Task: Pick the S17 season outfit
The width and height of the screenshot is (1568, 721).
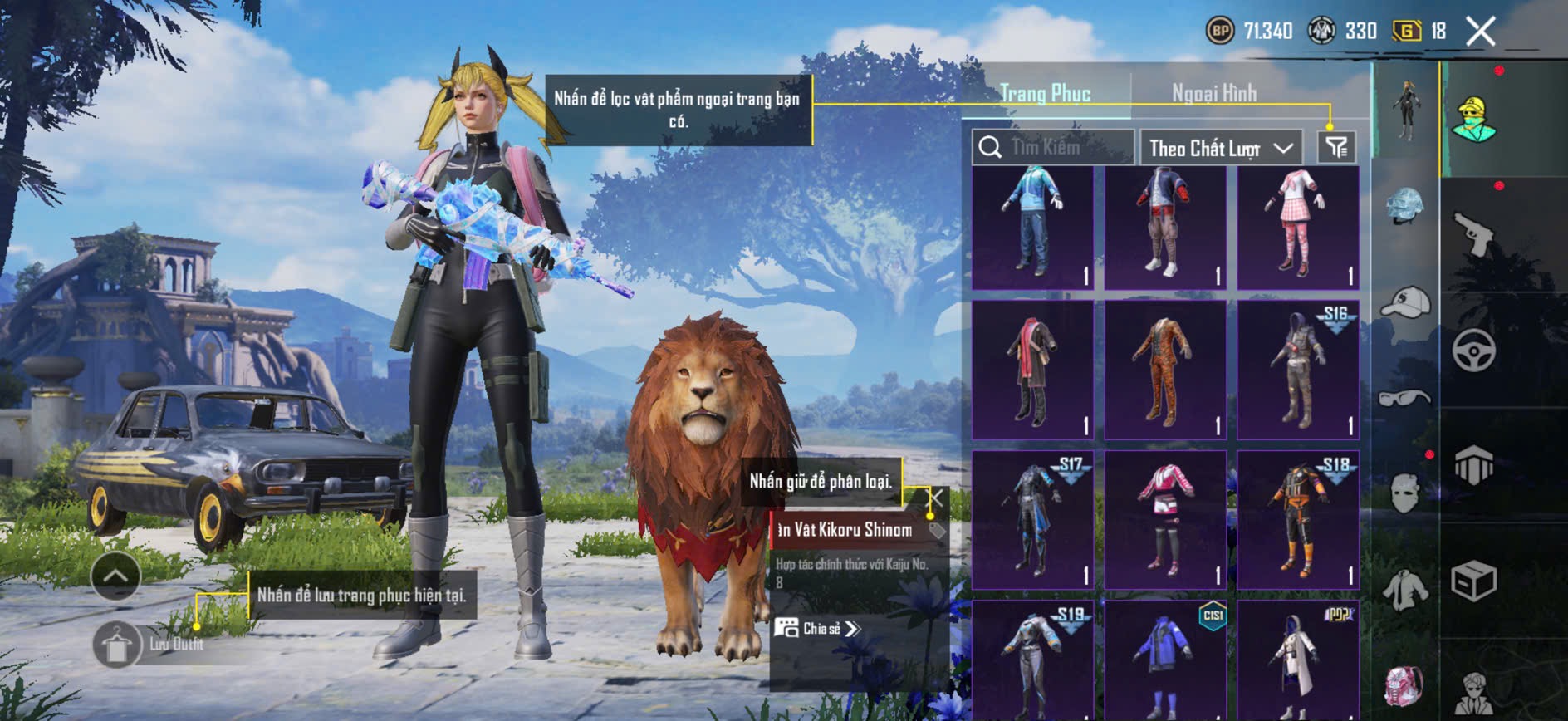Action: (1032, 520)
